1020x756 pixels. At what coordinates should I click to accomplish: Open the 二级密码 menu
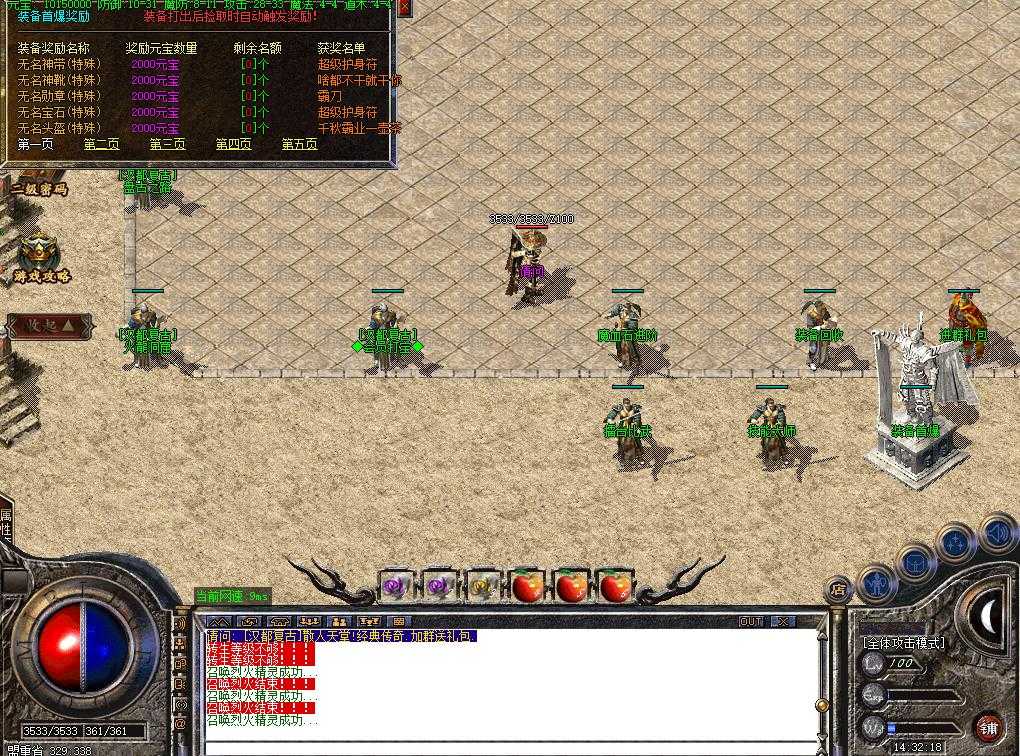pyautogui.click(x=39, y=188)
